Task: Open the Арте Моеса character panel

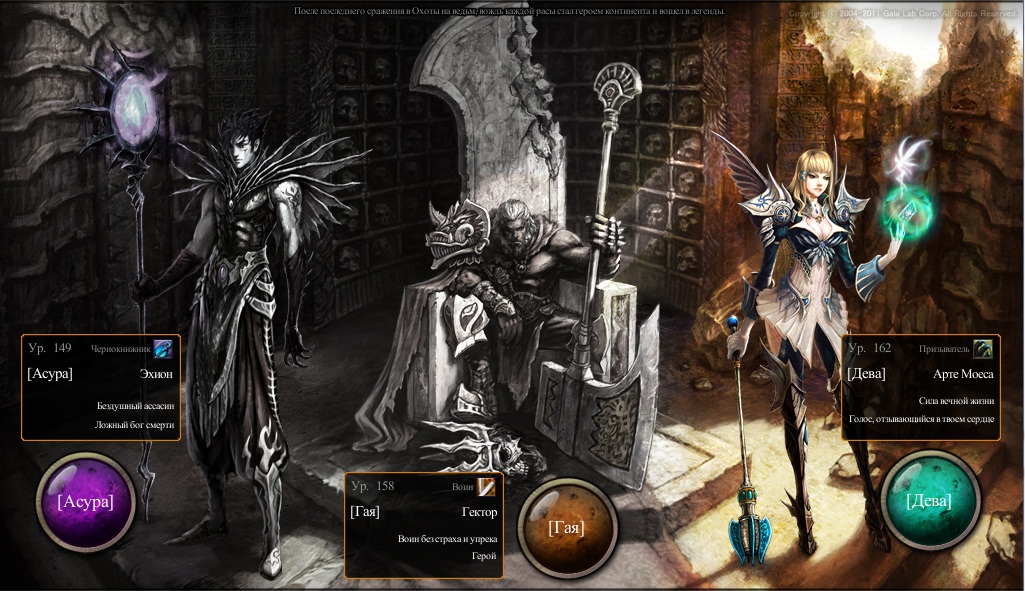Action: coord(921,388)
